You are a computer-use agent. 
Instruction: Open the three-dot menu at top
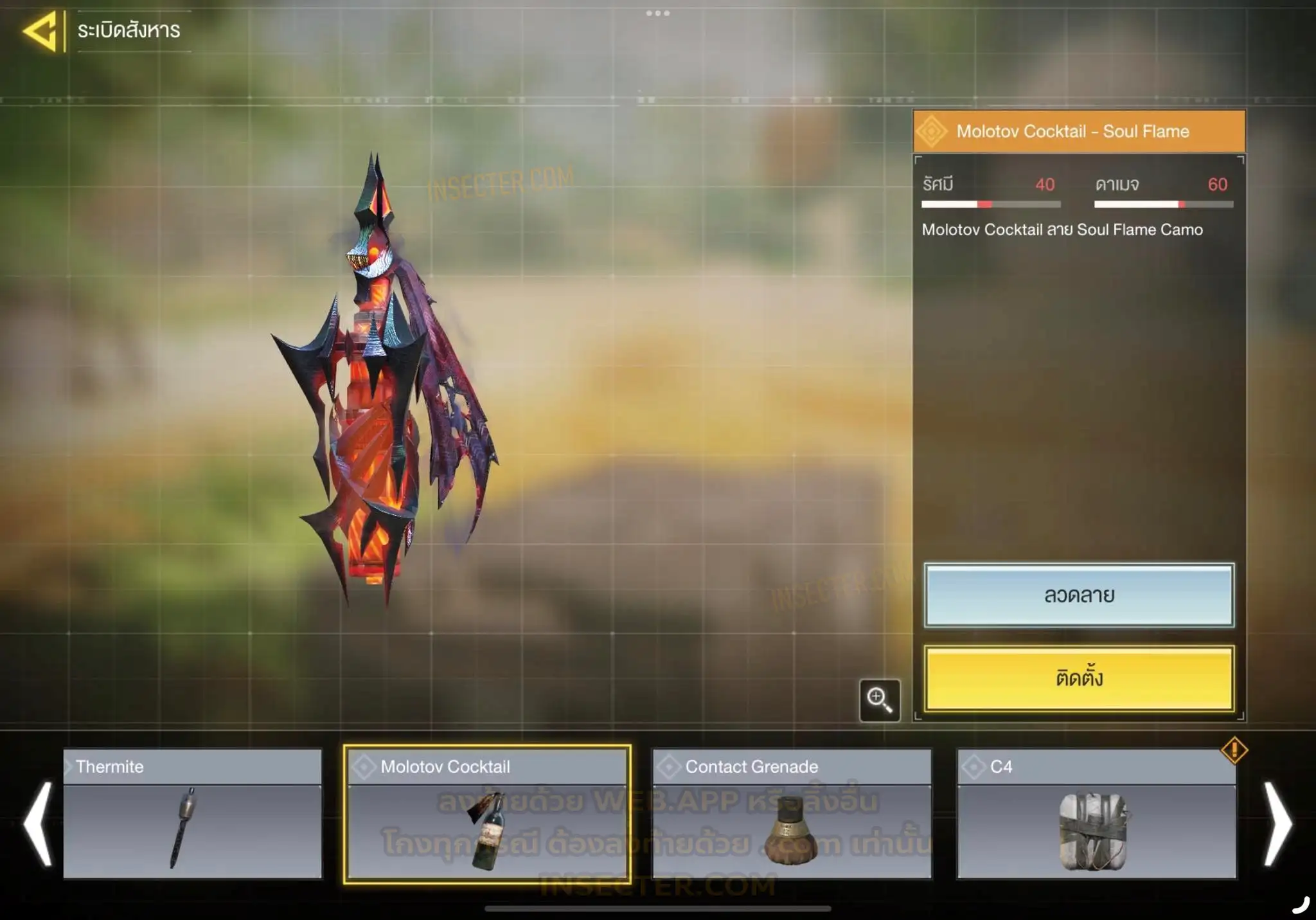pos(658,13)
